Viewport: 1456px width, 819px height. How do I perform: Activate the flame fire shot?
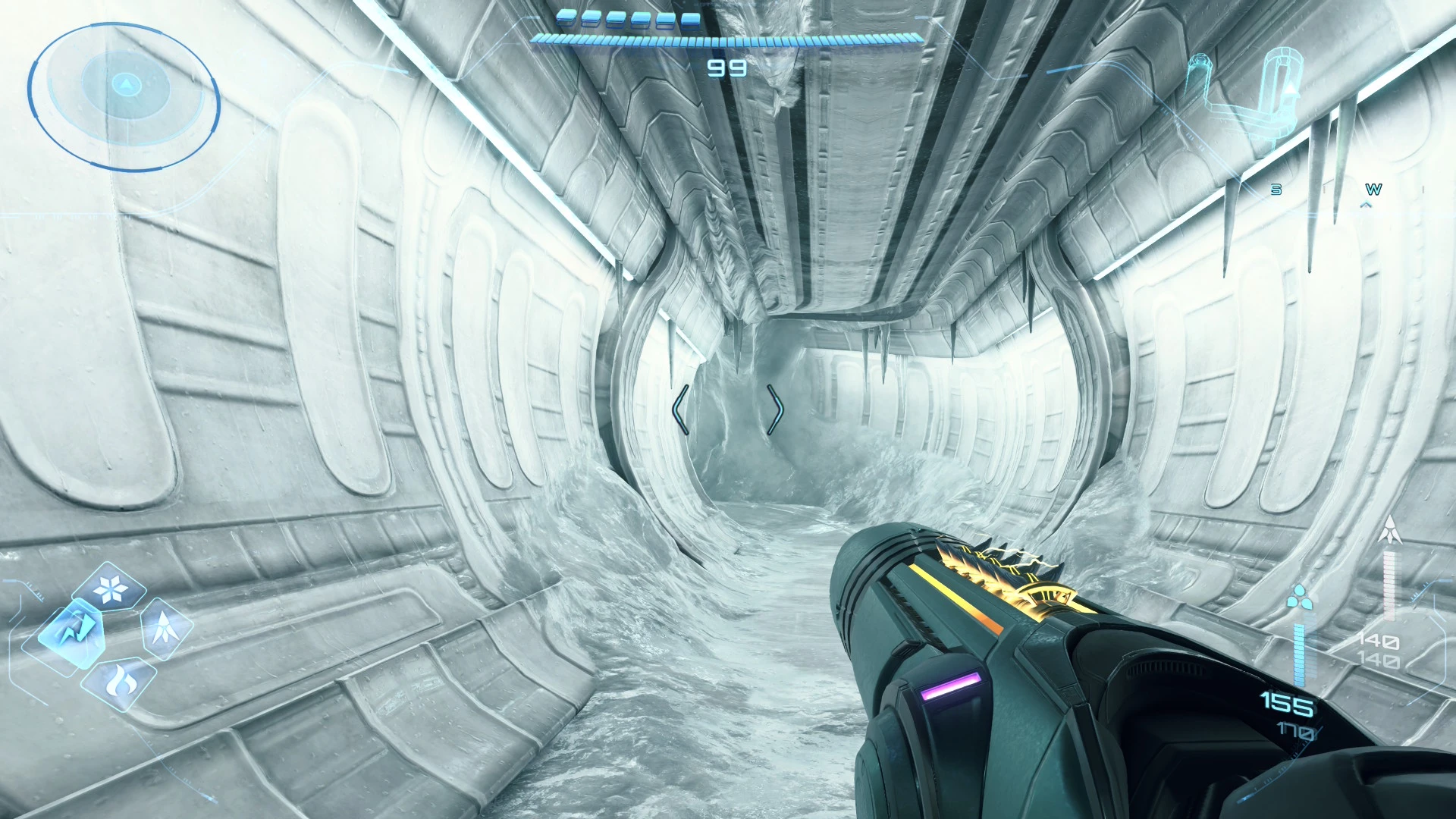click(120, 682)
